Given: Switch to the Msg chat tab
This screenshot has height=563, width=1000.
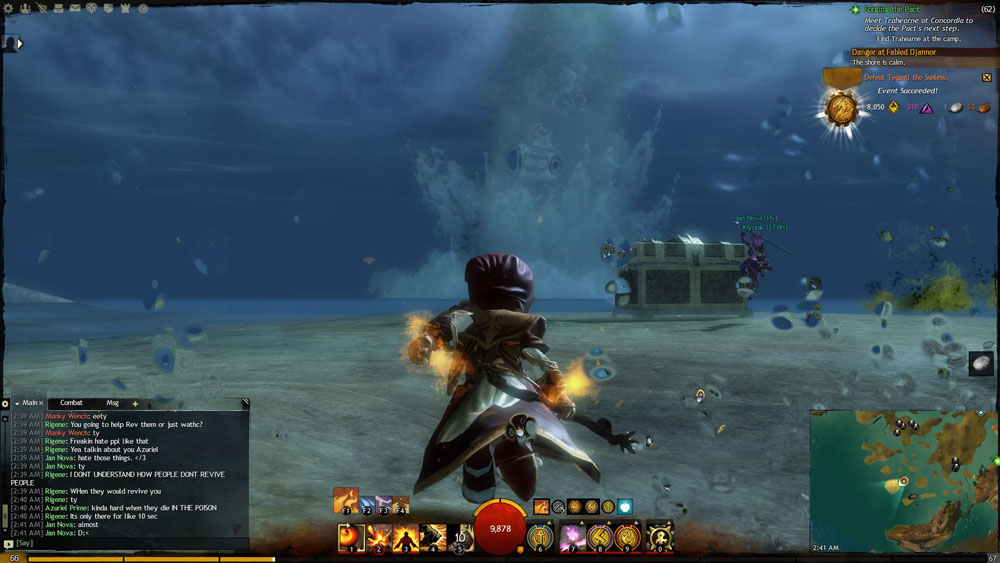Looking at the screenshot, I should click(x=112, y=403).
